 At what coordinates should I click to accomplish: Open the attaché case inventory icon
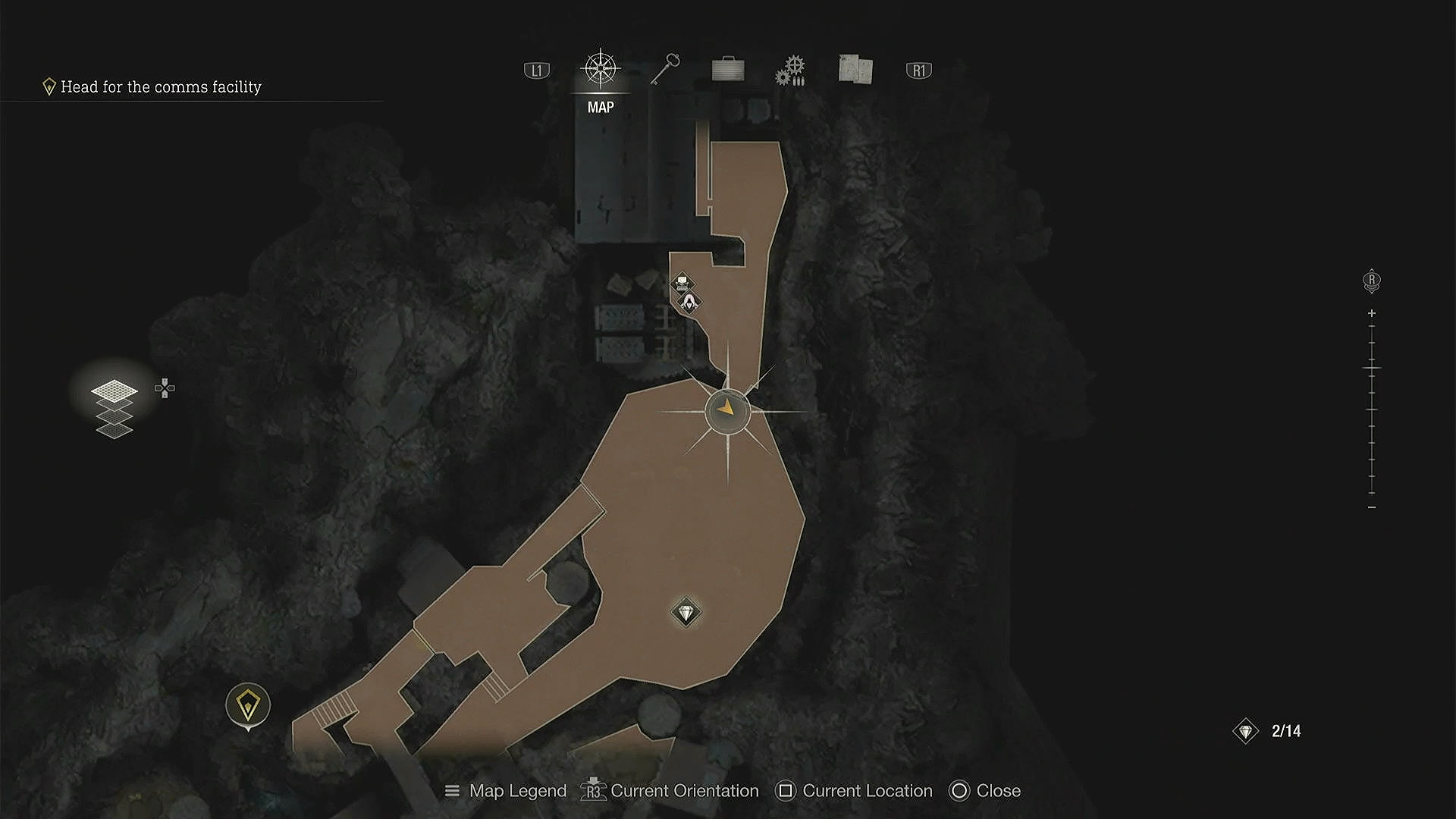(x=726, y=70)
